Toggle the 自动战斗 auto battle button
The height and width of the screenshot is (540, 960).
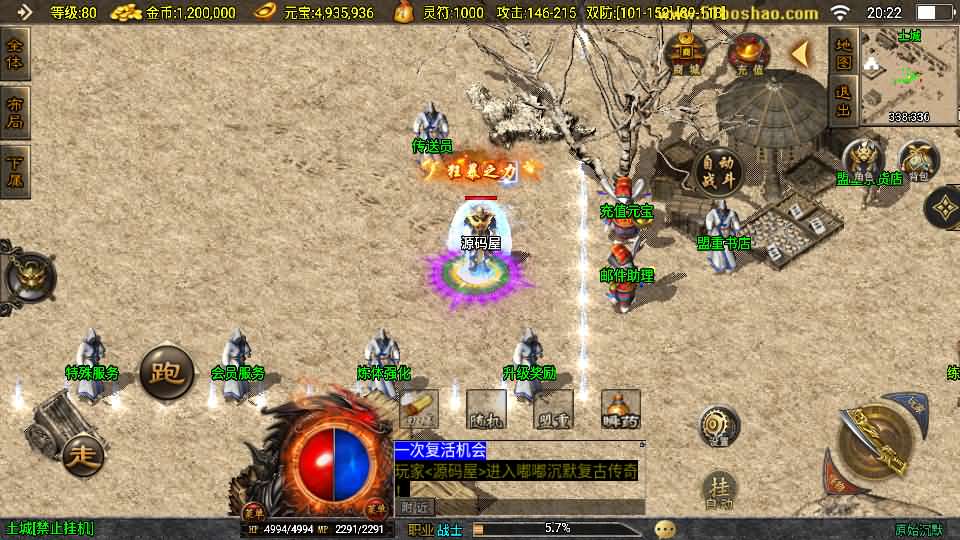click(x=716, y=171)
